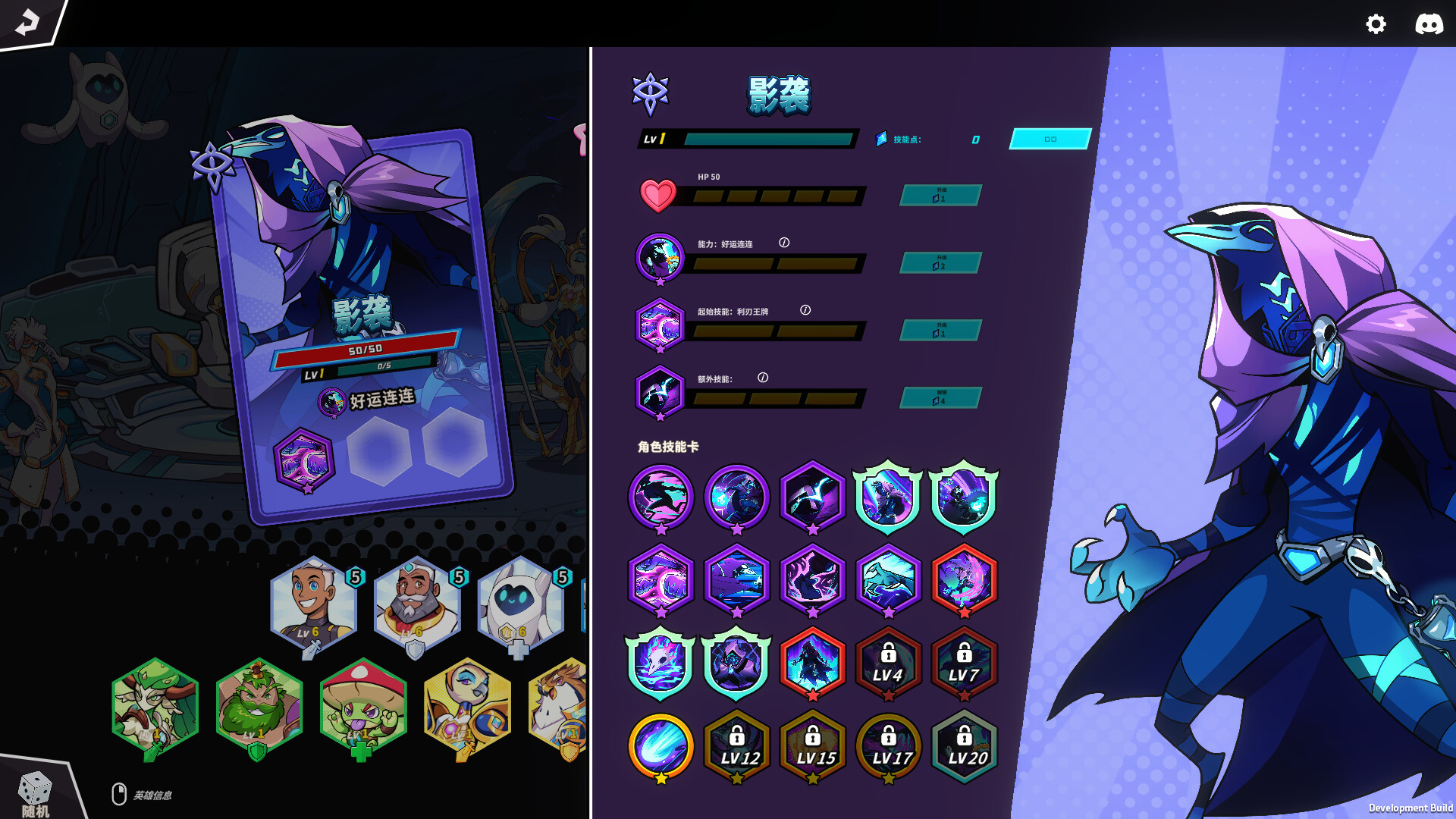
Task: Go back using the return arrow
Action: 28,23
